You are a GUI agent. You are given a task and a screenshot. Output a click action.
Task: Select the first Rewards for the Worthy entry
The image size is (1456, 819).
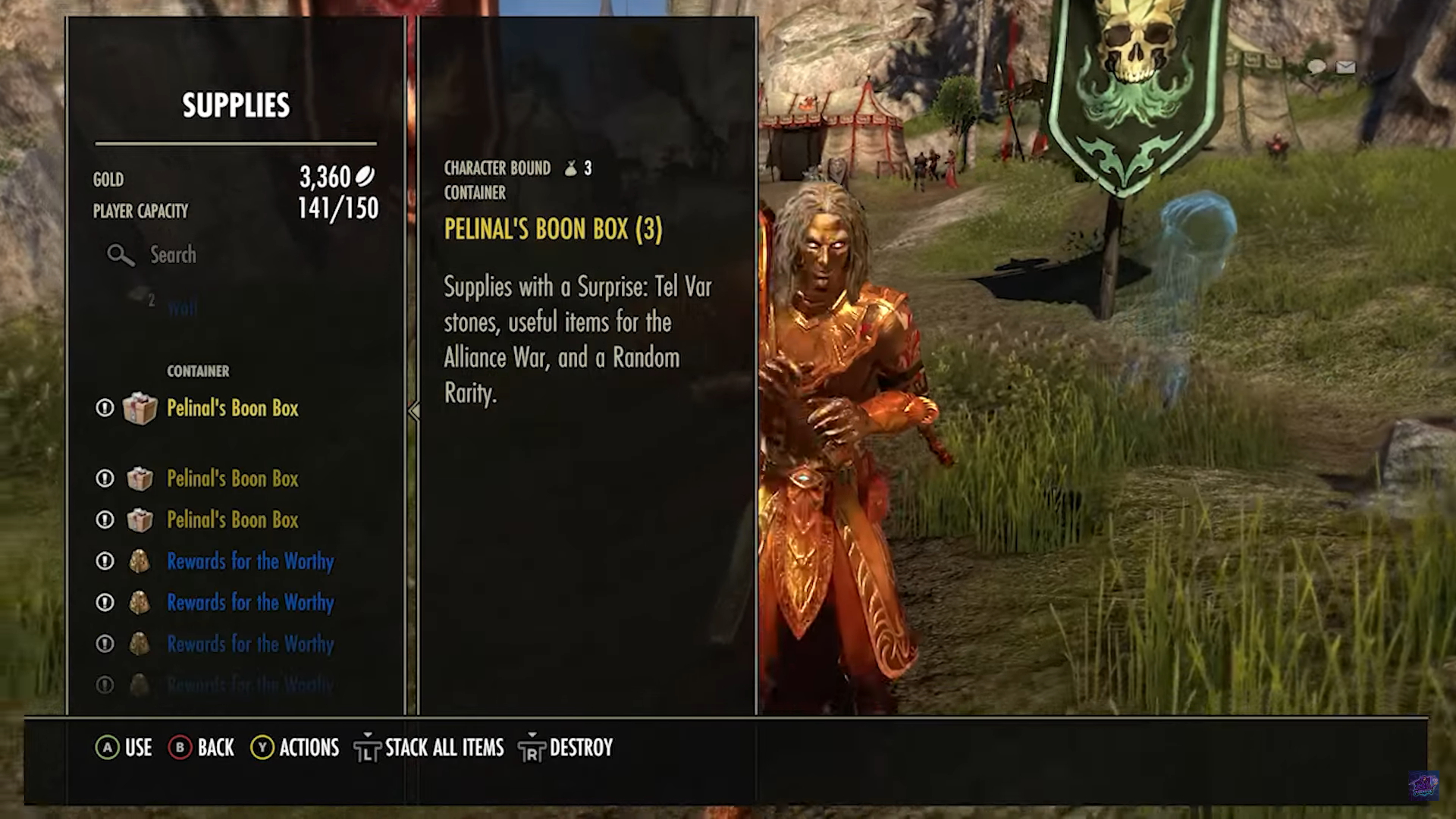pyautogui.click(x=250, y=561)
